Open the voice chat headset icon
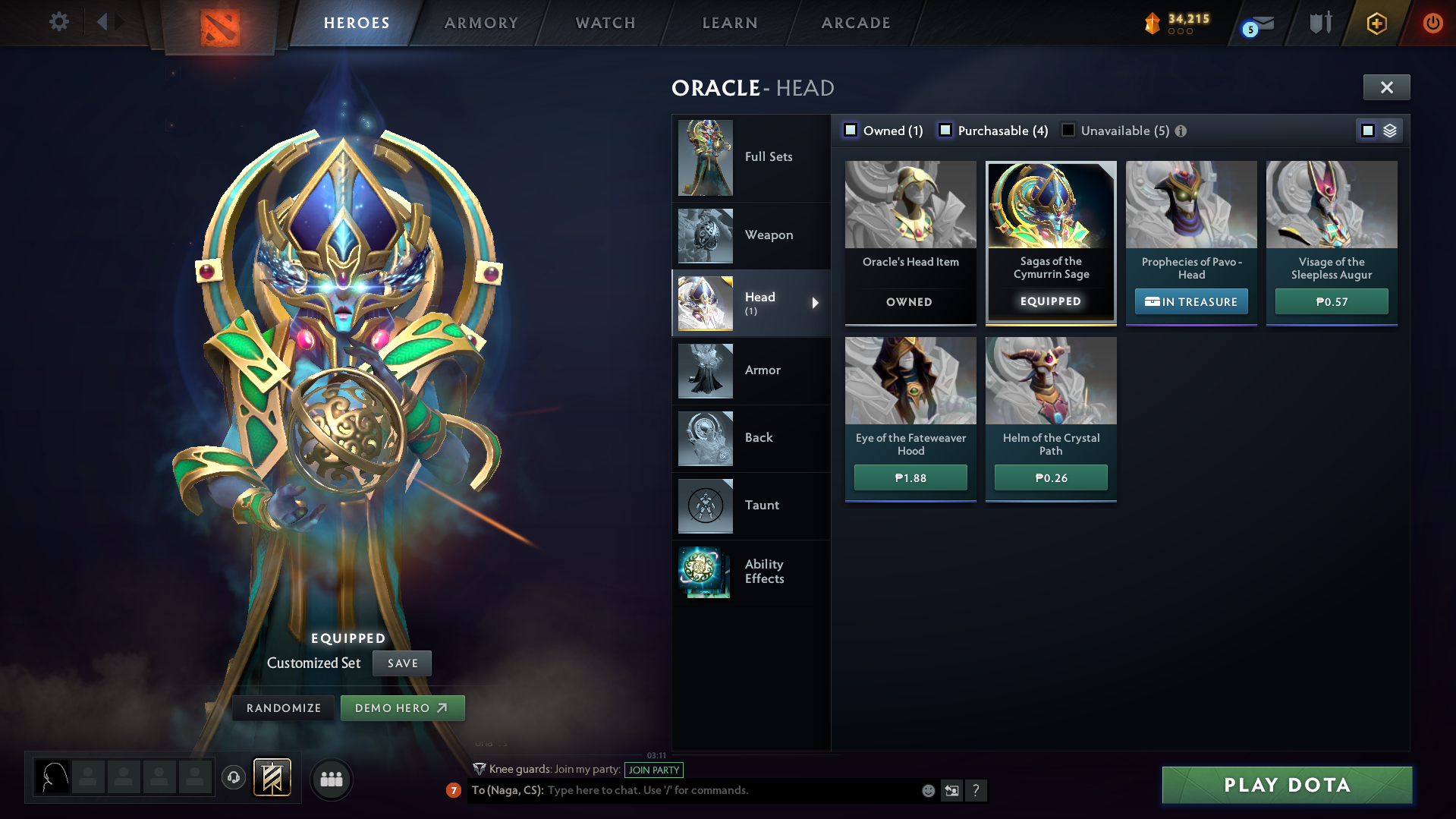Image resolution: width=1456 pixels, height=819 pixels. (x=233, y=779)
